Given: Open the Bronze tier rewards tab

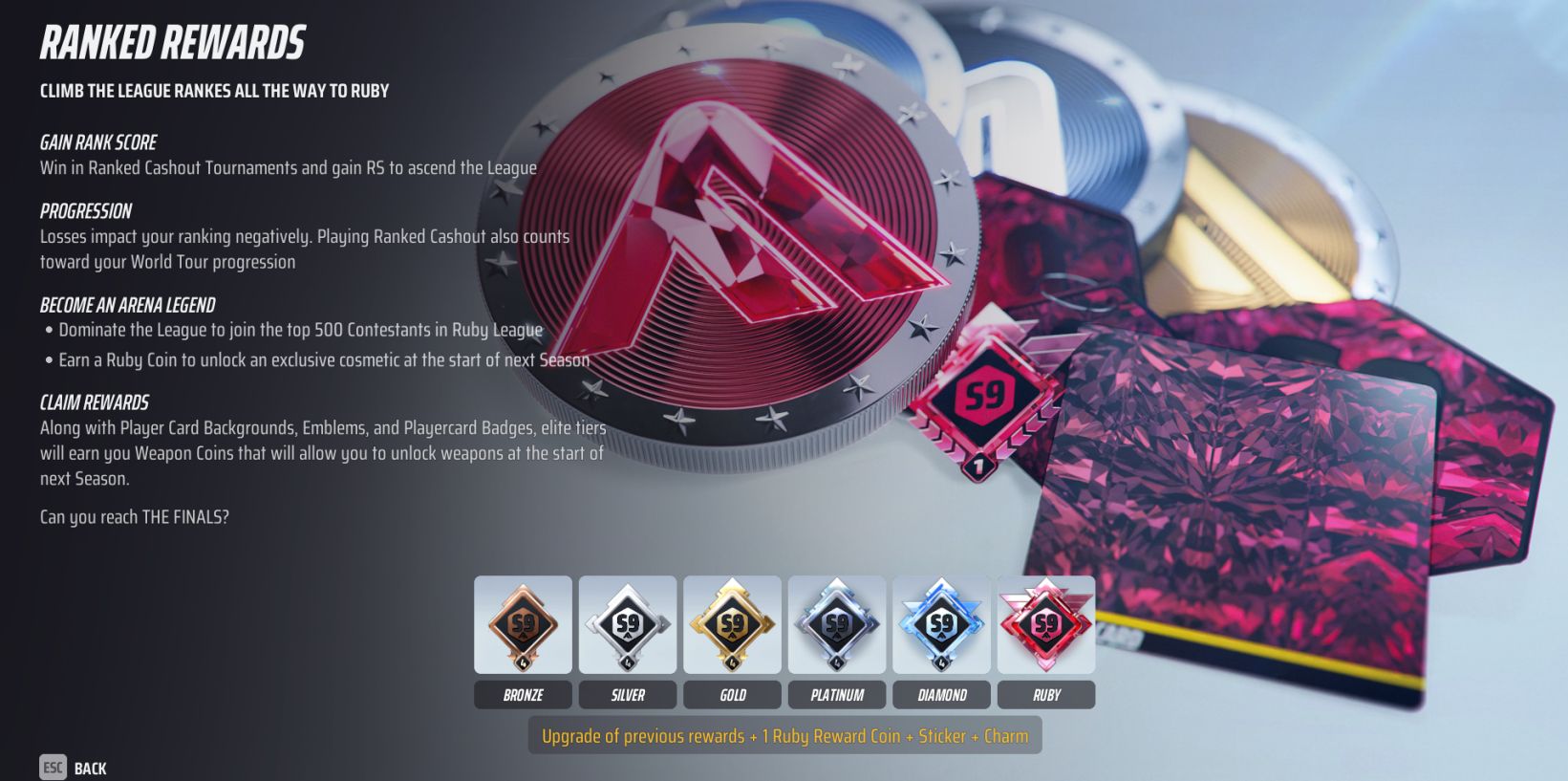Looking at the screenshot, I should 523,695.
